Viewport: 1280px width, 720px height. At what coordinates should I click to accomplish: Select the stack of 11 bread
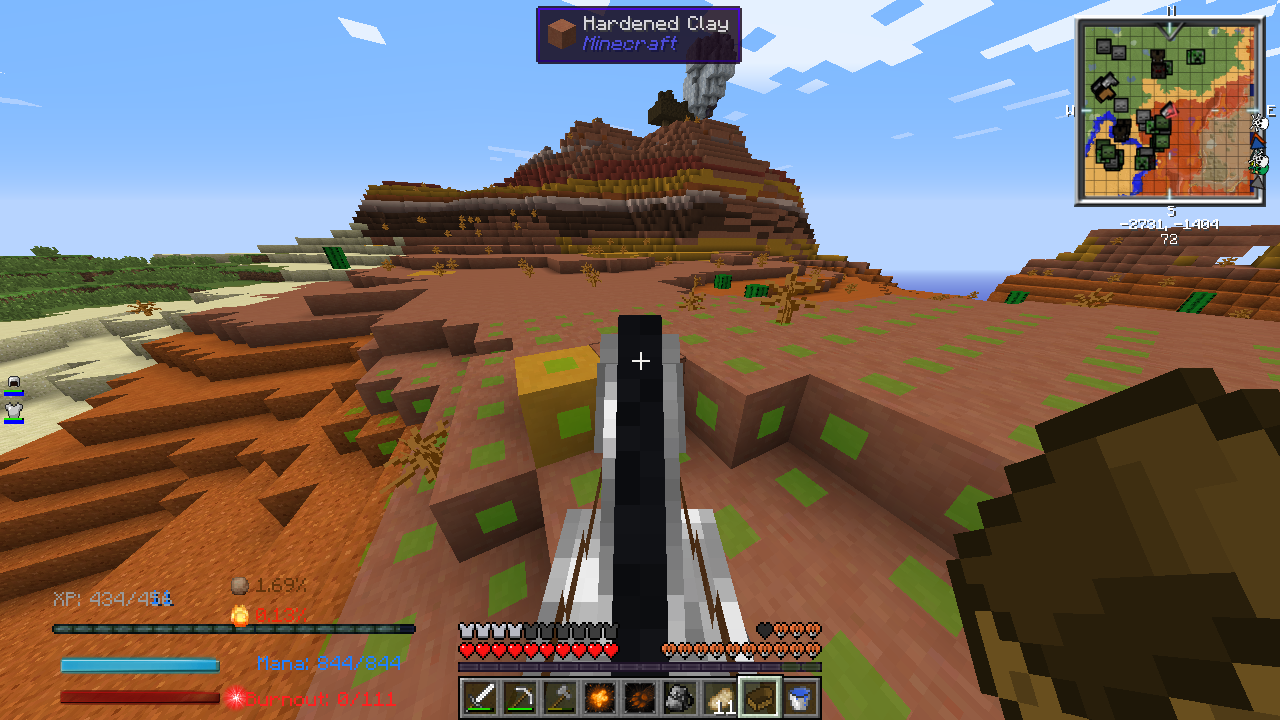tap(720, 698)
